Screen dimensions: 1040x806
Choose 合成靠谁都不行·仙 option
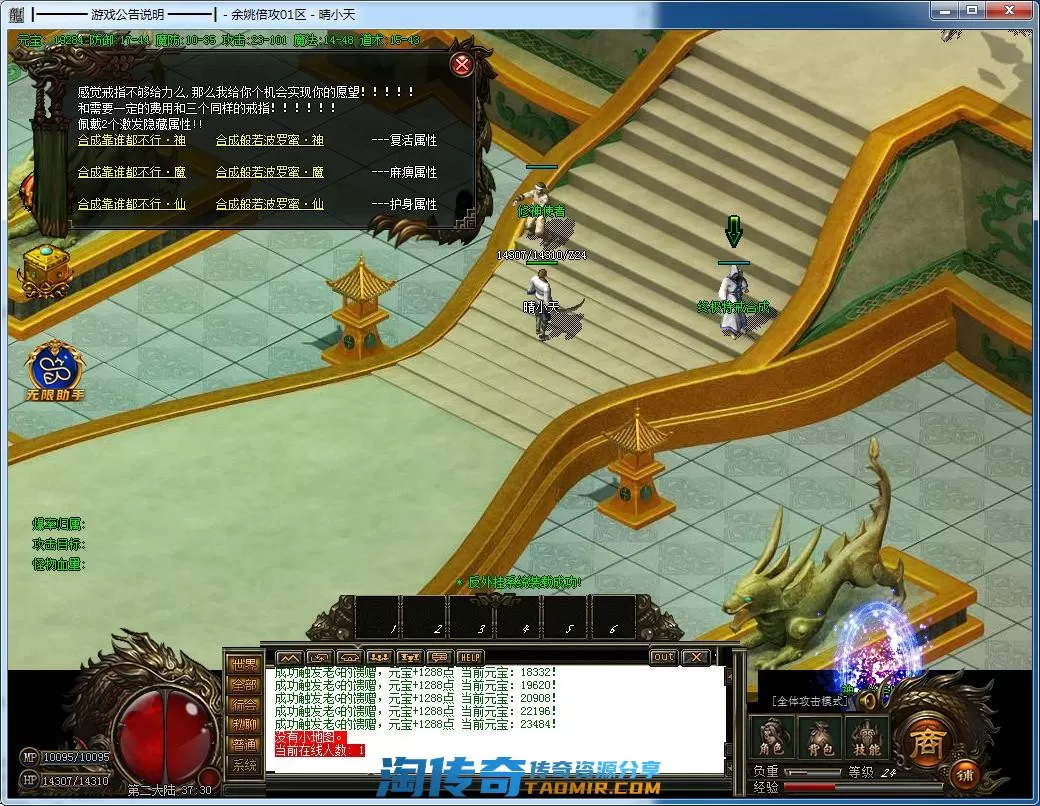click(132, 204)
